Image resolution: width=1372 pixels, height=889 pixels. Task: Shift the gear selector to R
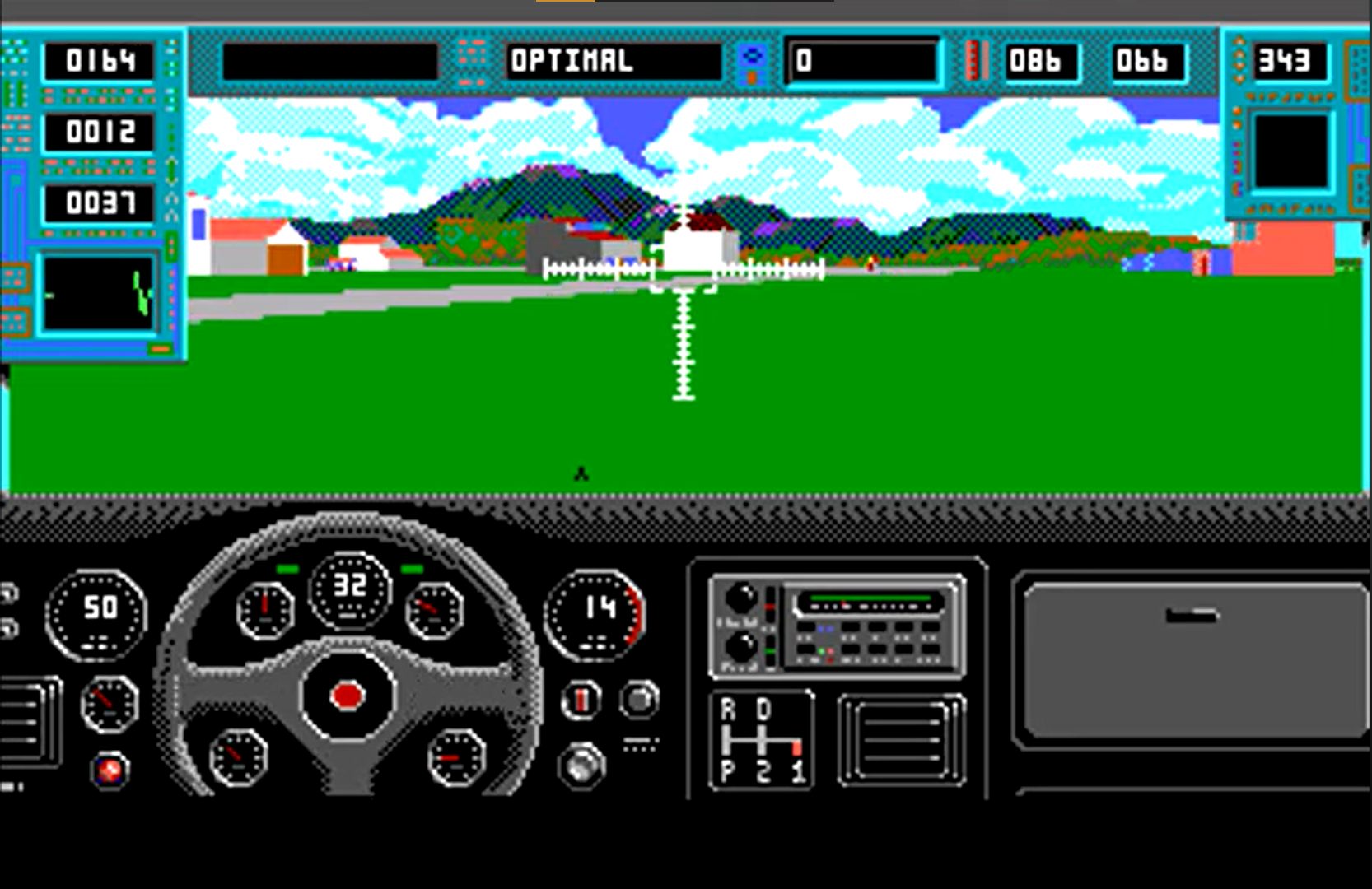coord(727,710)
